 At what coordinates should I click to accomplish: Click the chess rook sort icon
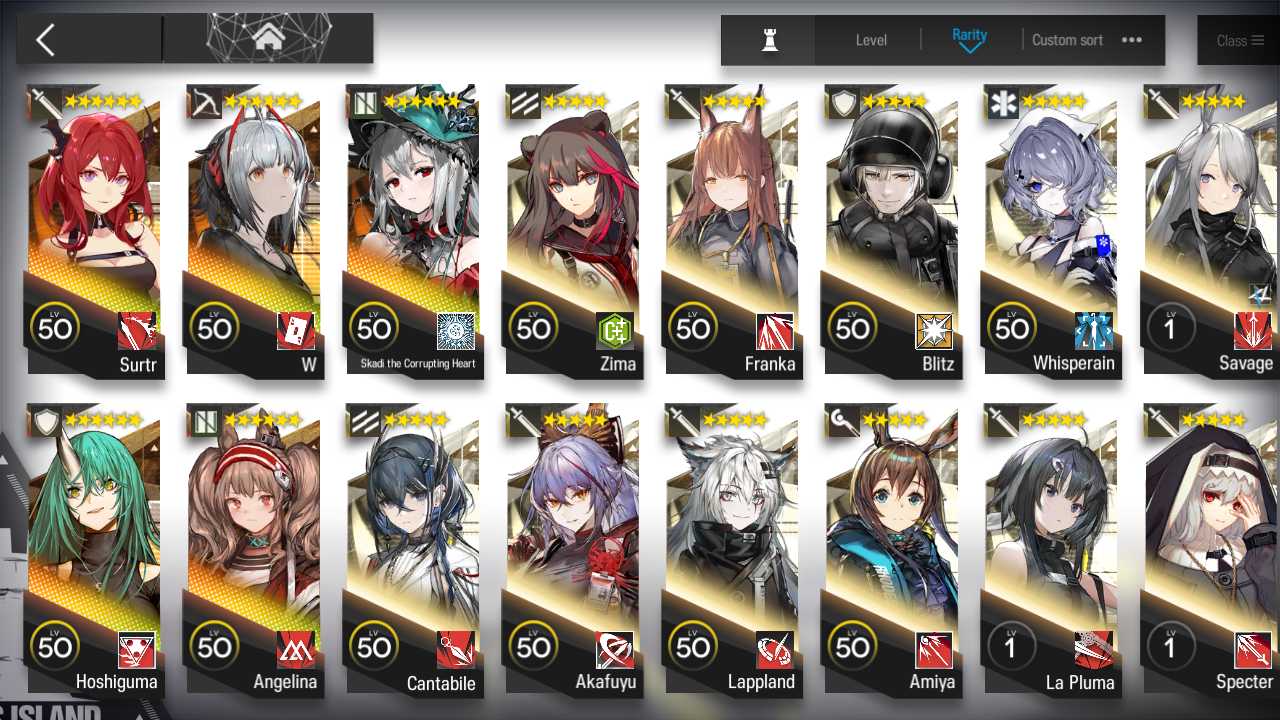[767, 40]
